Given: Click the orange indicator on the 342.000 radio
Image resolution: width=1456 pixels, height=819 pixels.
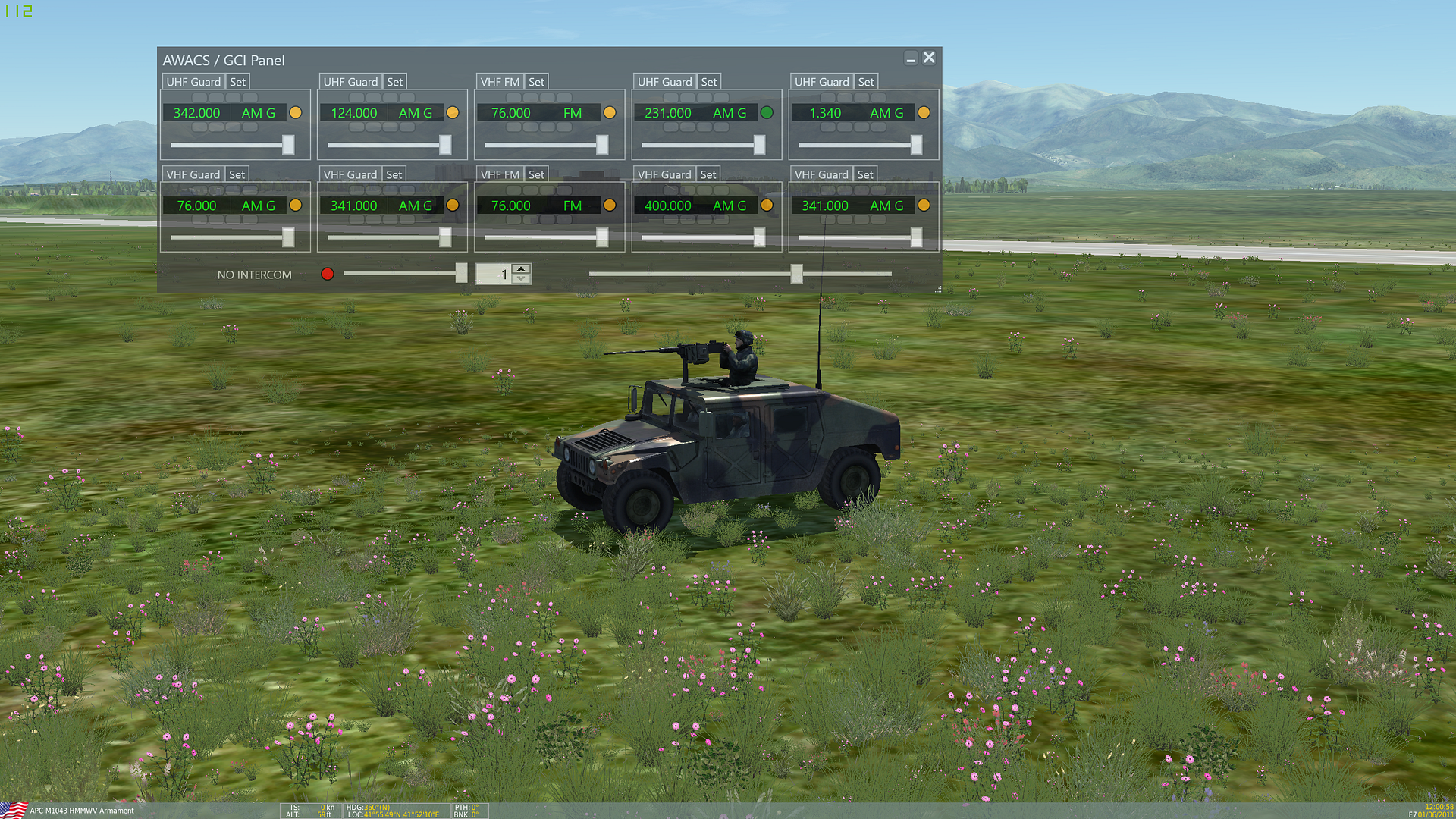Looking at the screenshot, I should tap(295, 112).
